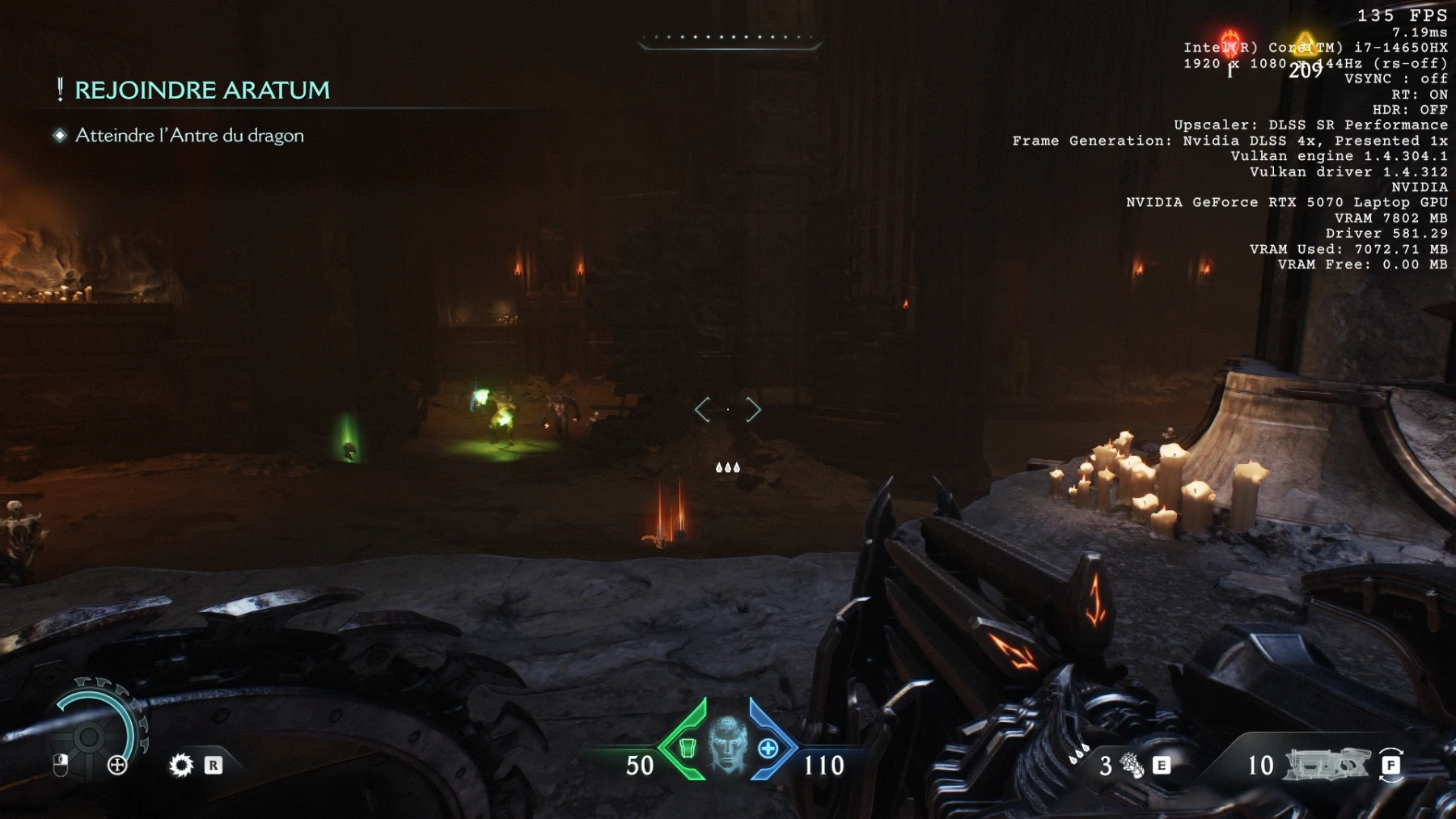The height and width of the screenshot is (819, 1456).
Task: Select the circular shield gauge icon
Action: [x=89, y=735]
